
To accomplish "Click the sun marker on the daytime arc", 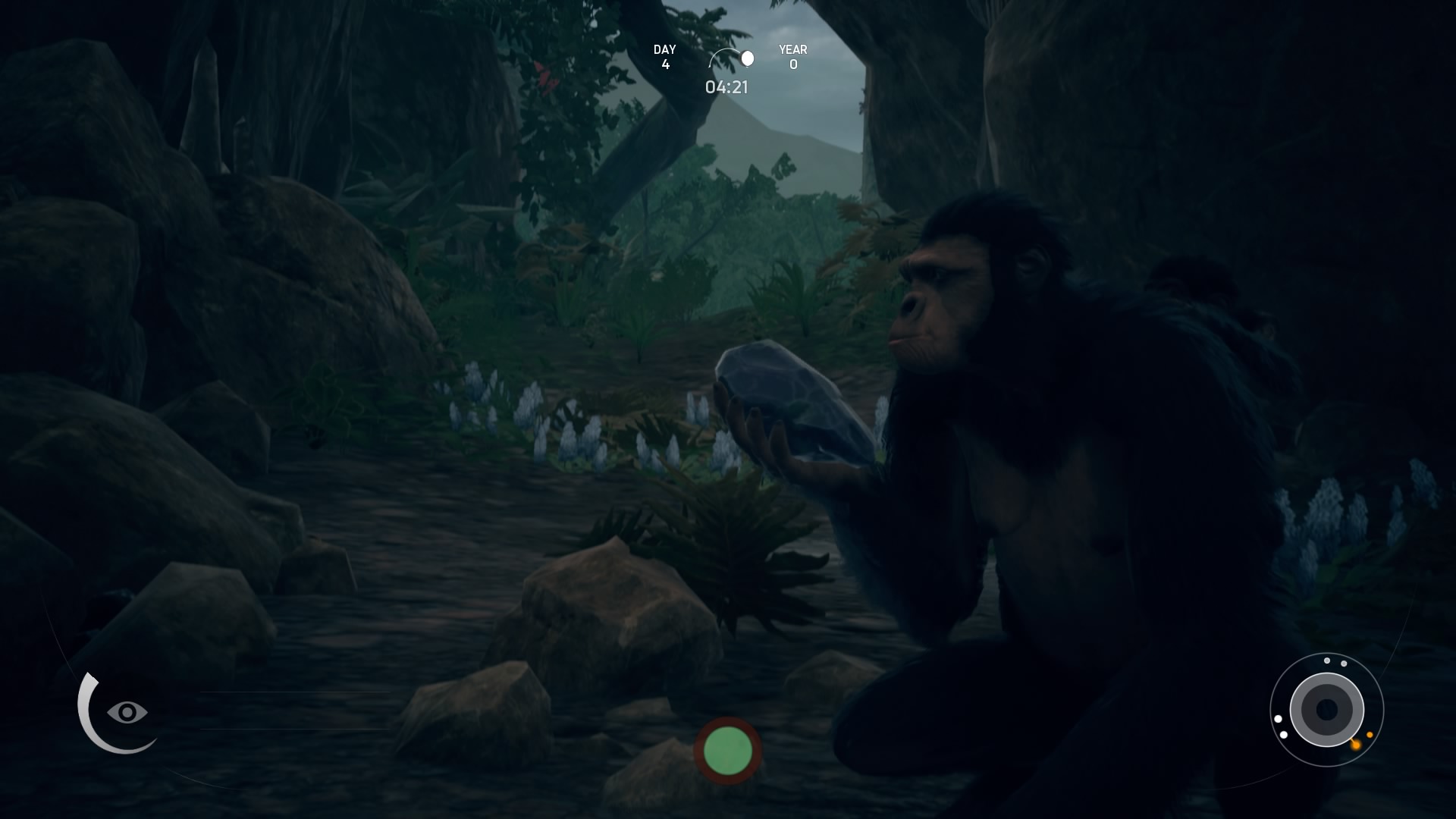I will coord(748,56).
